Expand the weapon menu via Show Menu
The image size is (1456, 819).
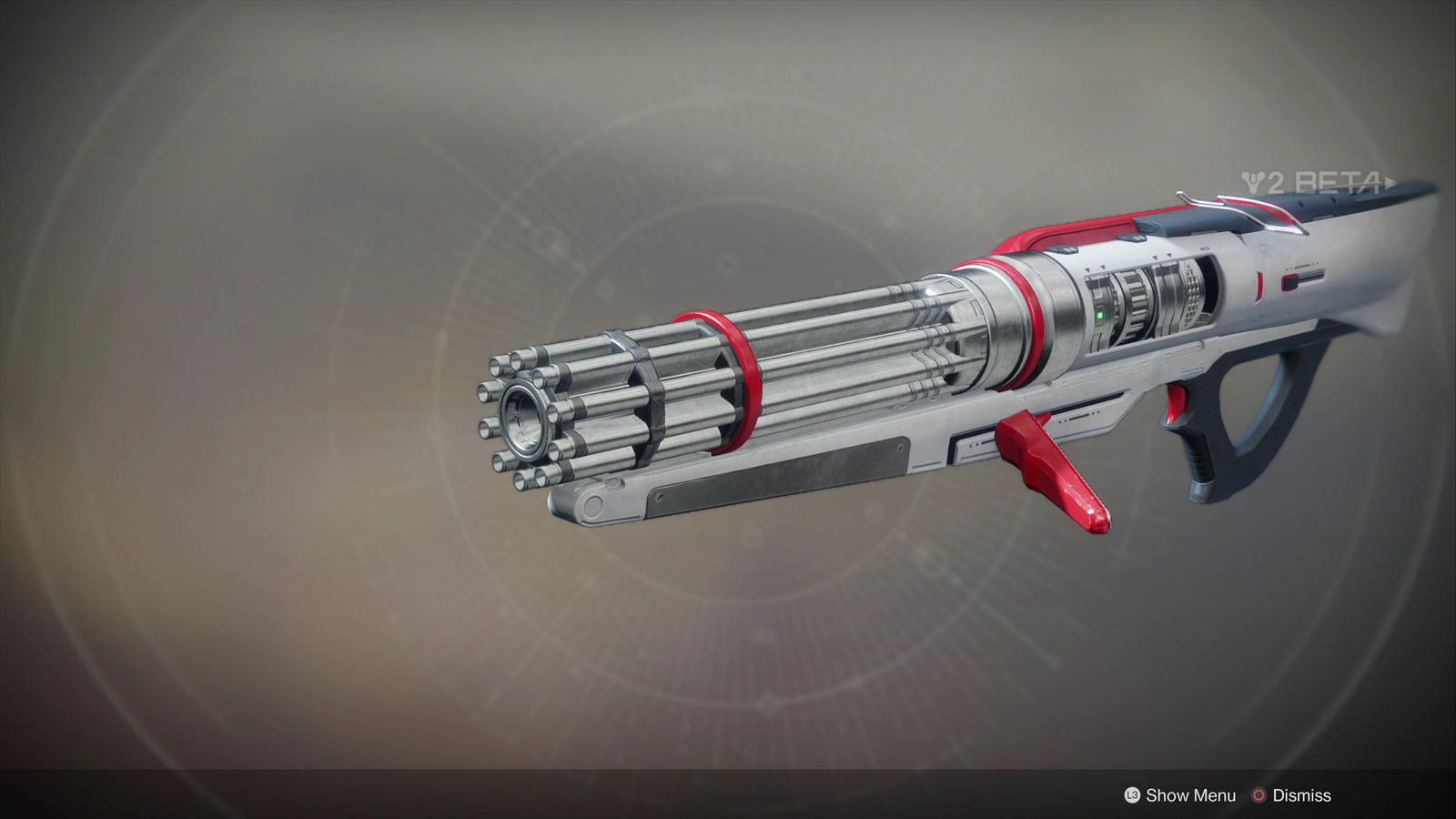1192,794
